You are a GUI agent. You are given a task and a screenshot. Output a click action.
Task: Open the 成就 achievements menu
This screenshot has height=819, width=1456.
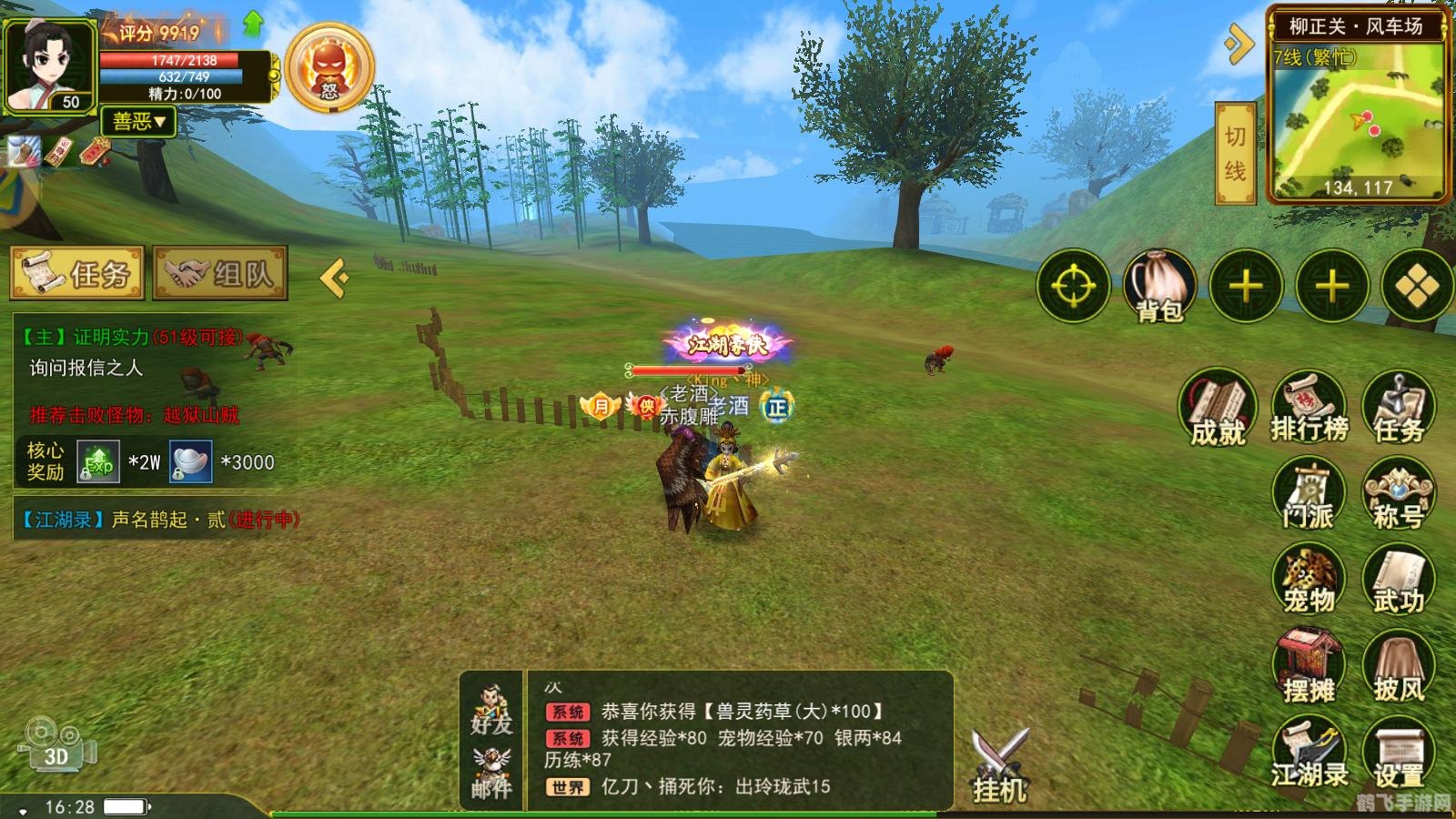(1218, 408)
